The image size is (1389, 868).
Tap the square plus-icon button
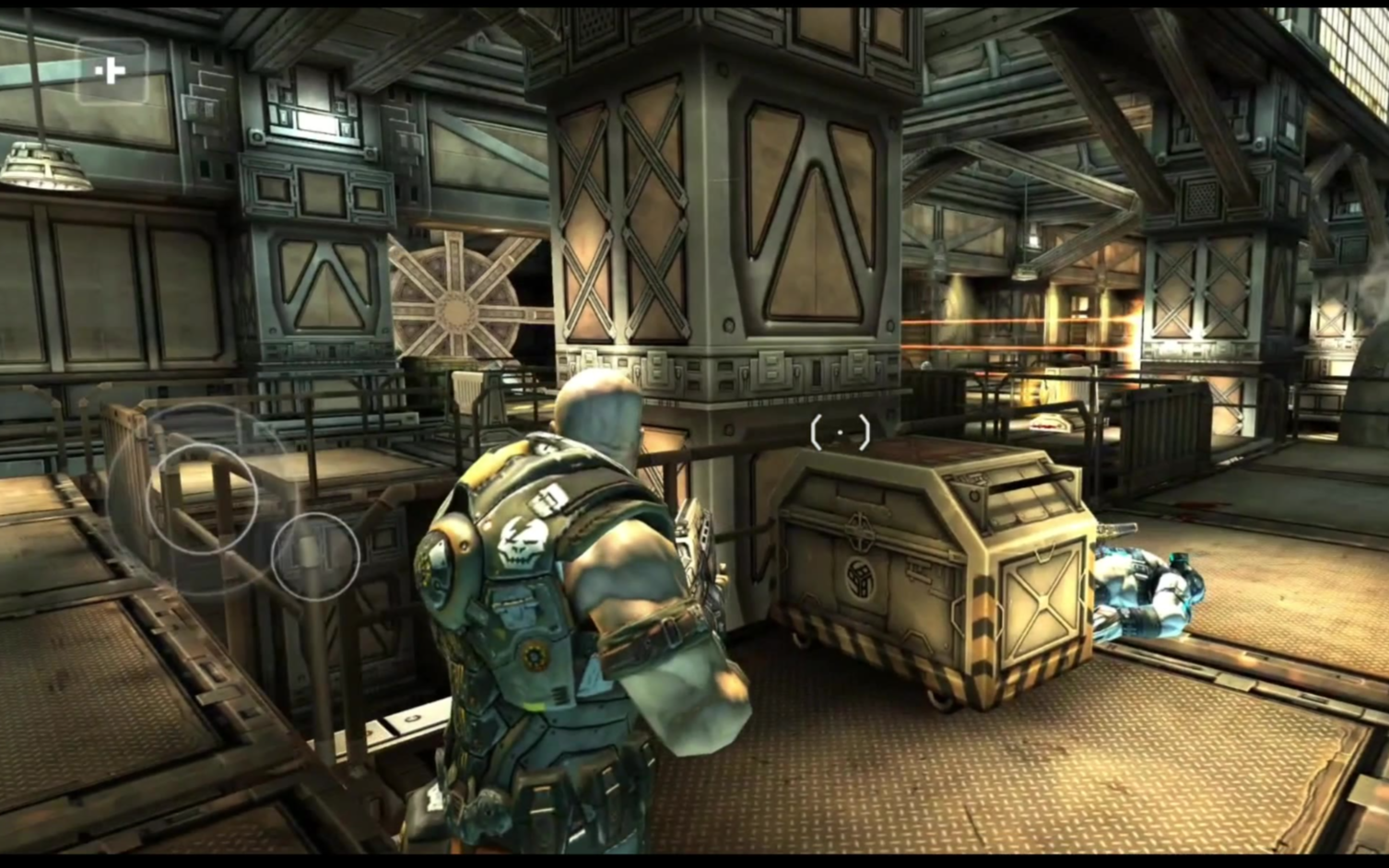[112, 71]
